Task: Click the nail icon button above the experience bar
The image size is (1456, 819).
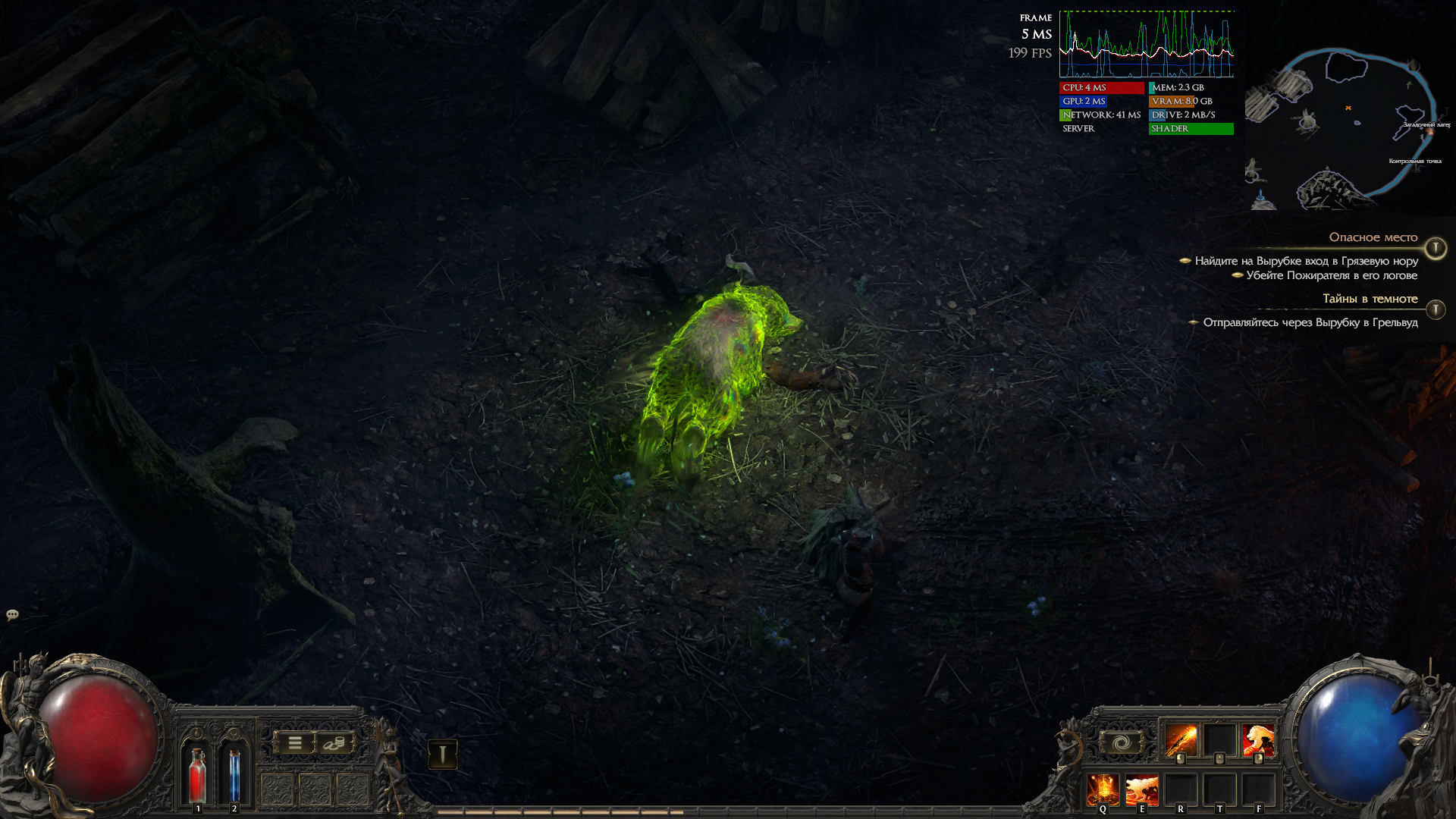Action: coord(442,754)
